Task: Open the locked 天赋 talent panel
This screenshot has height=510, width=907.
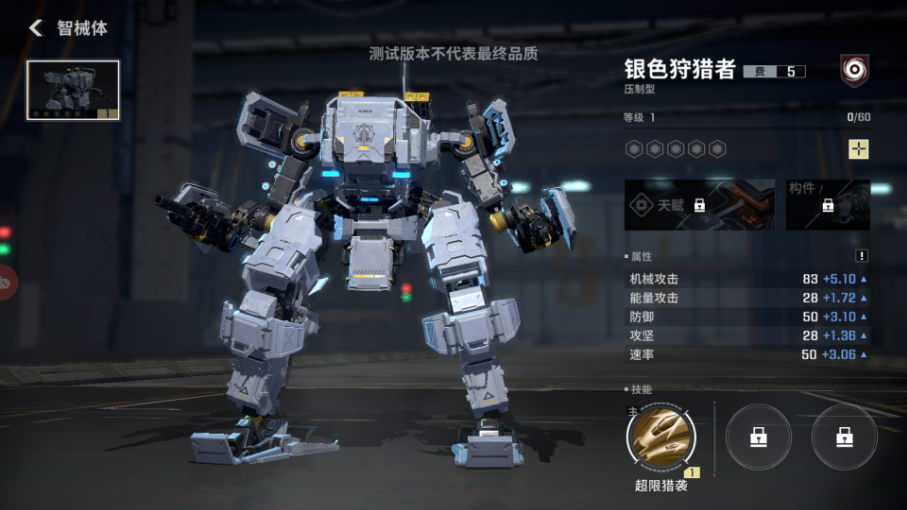Action: (x=699, y=204)
